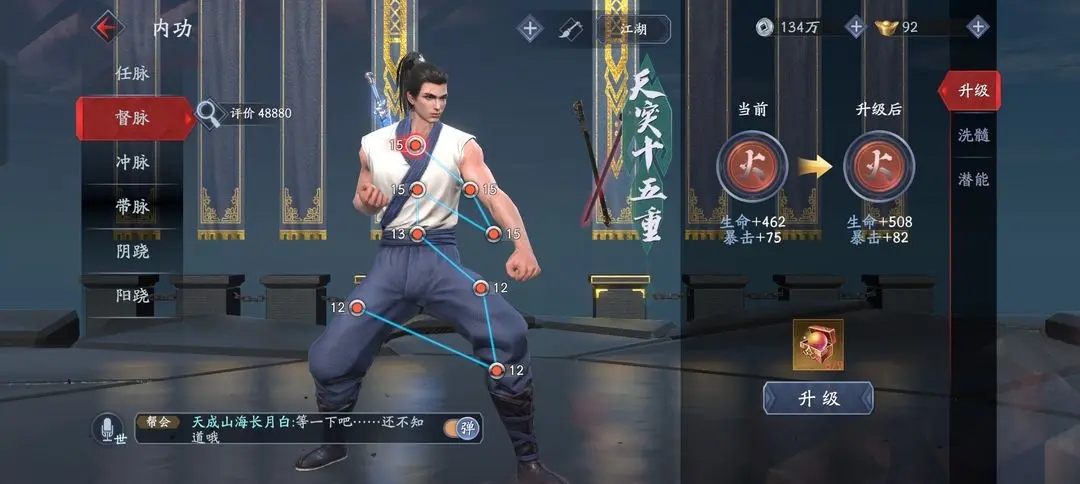This screenshot has width=1080, height=484.
Task: Switch to the 冲脉 meridian tab
Action: 132,162
